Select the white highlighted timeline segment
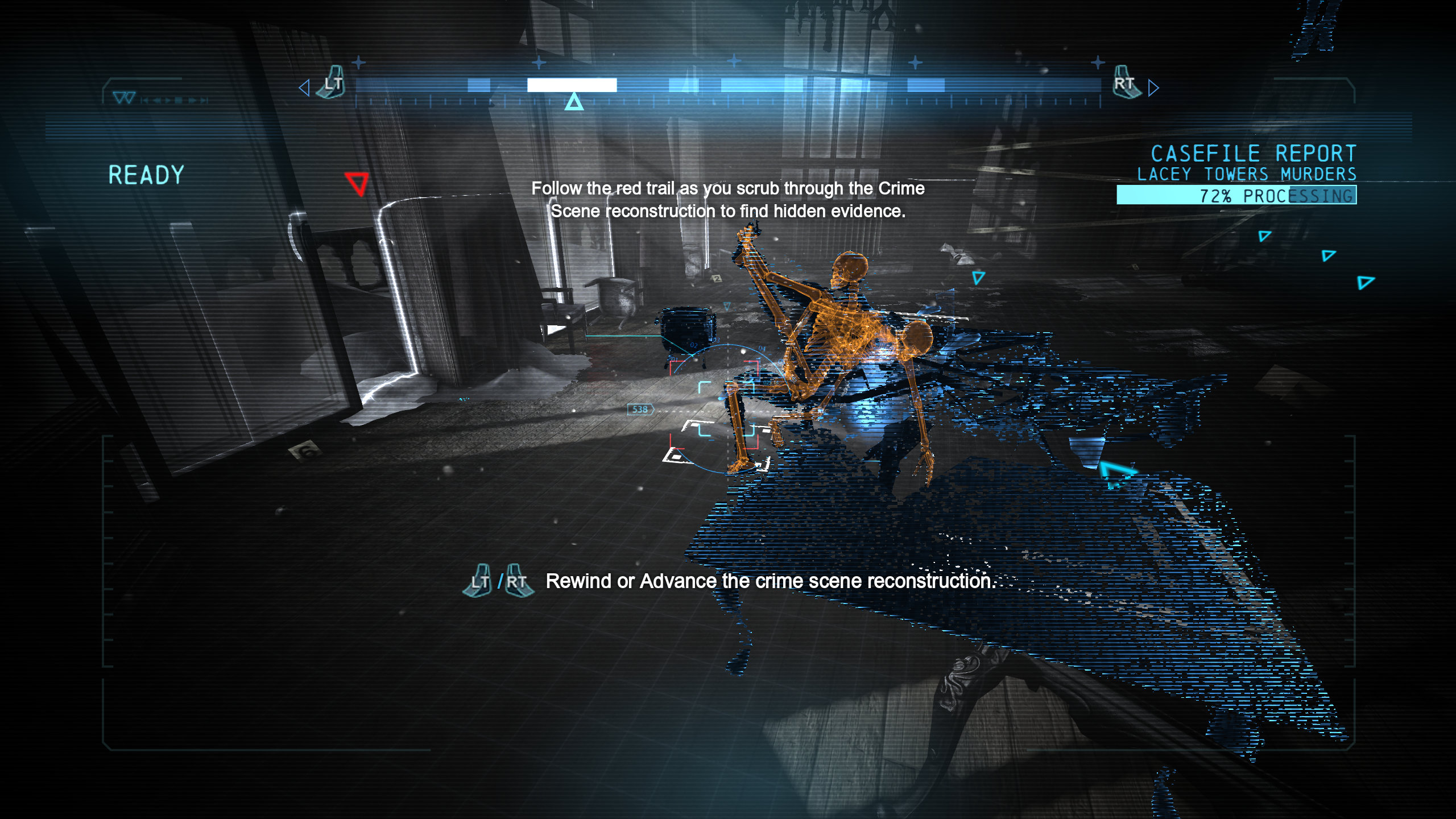This screenshot has height=819, width=1456. (x=572, y=85)
